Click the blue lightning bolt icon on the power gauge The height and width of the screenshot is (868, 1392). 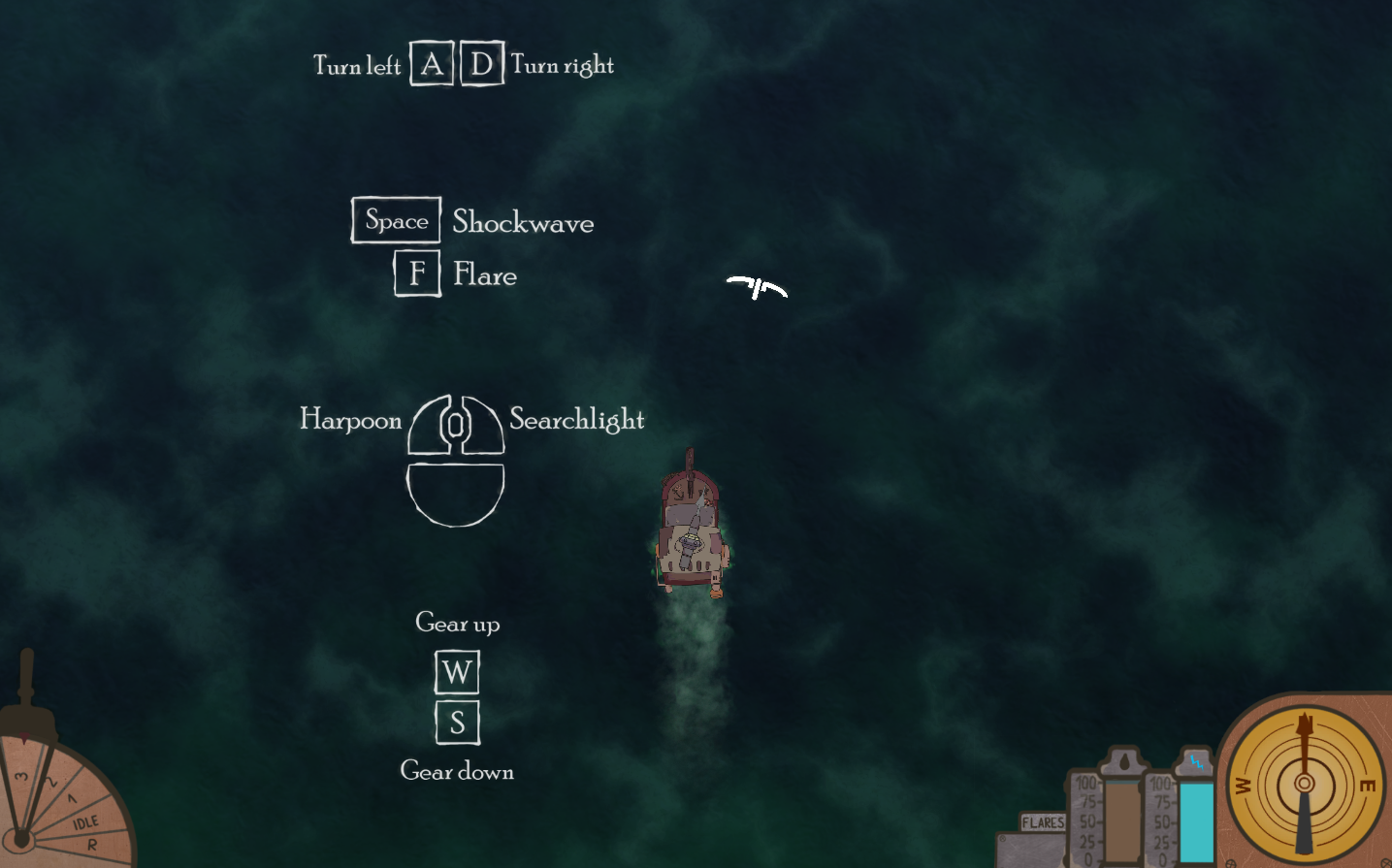coord(1197,762)
